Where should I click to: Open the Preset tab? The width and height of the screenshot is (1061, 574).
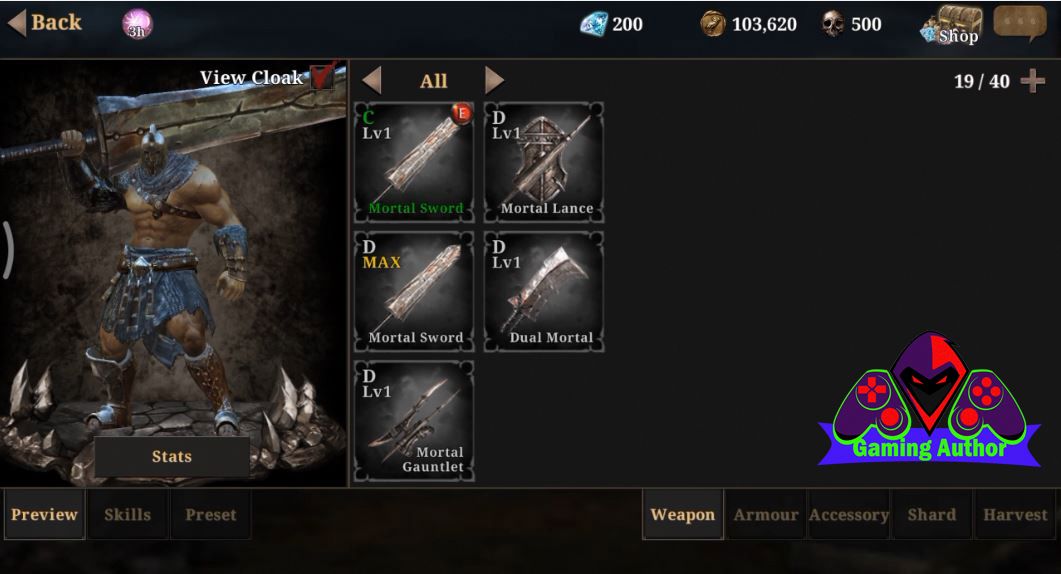[x=211, y=515]
